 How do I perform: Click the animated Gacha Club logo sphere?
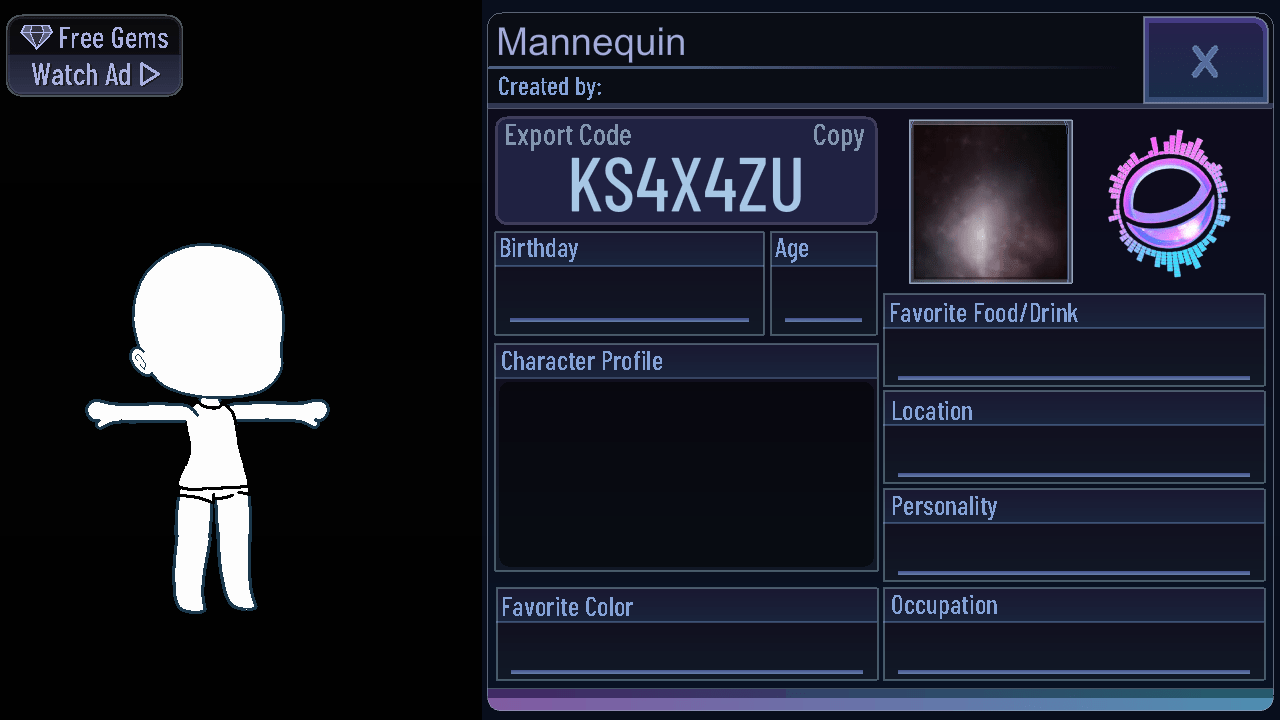[x=1168, y=200]
